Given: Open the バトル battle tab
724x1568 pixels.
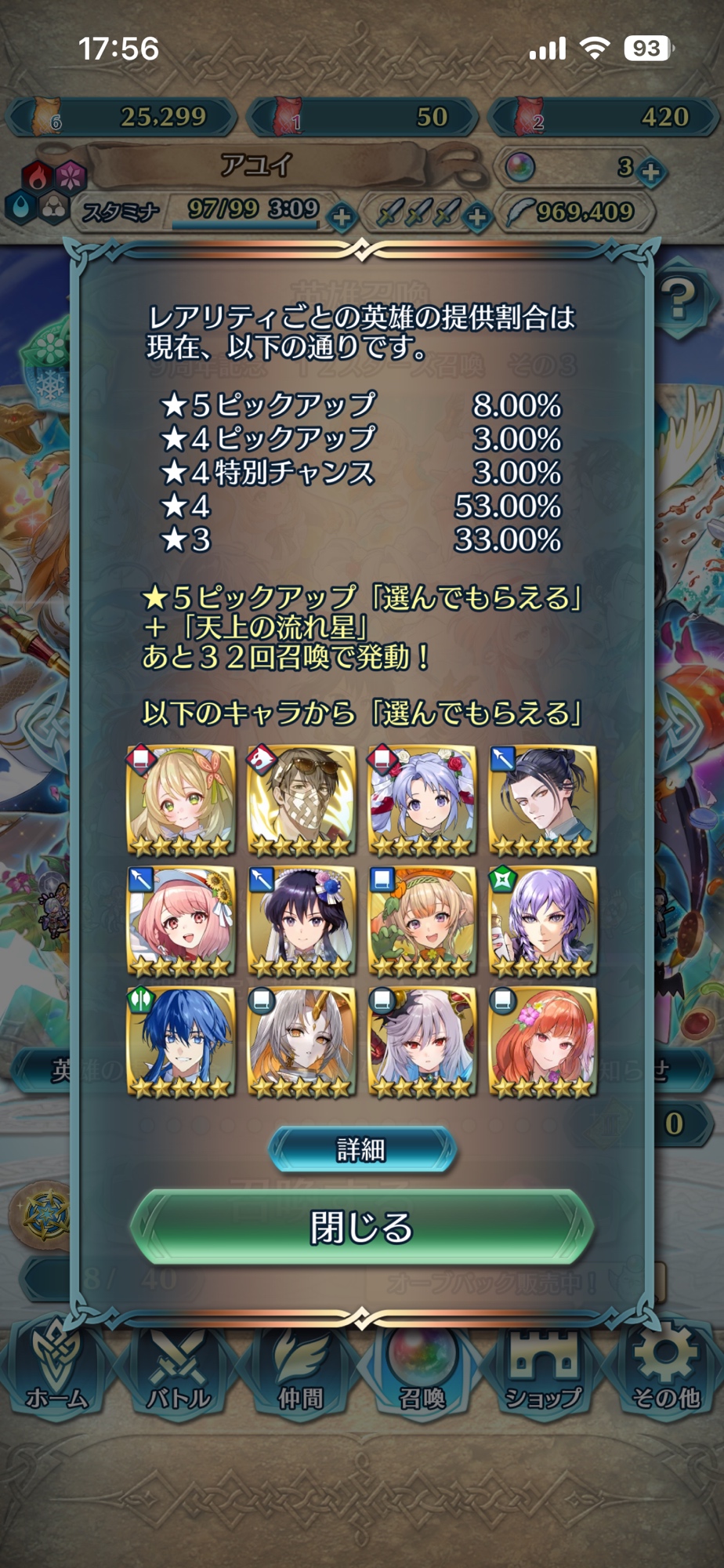Looking at the screenshot, I should (179, 1368).
